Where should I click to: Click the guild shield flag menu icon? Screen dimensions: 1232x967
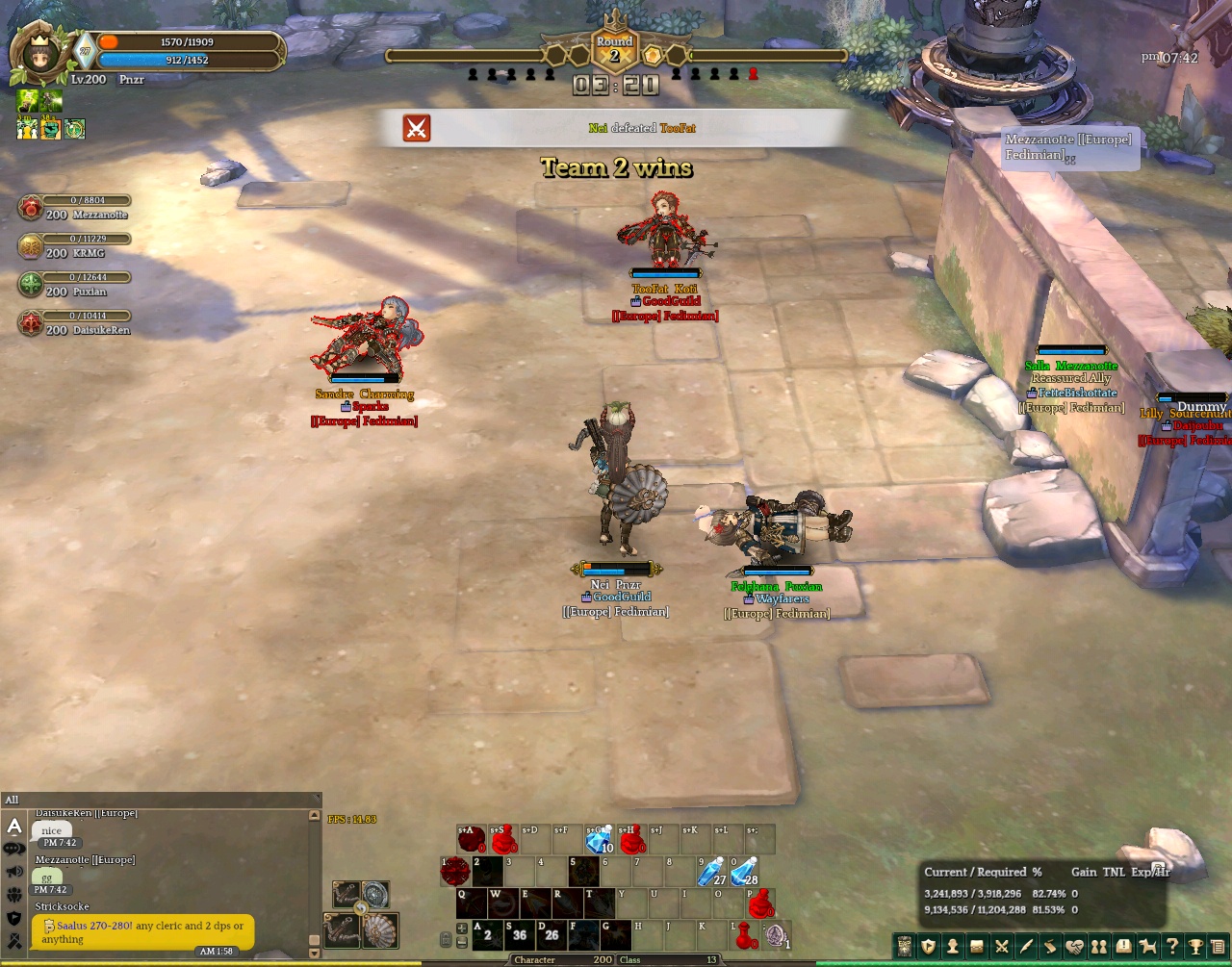[x=928, y=947]
